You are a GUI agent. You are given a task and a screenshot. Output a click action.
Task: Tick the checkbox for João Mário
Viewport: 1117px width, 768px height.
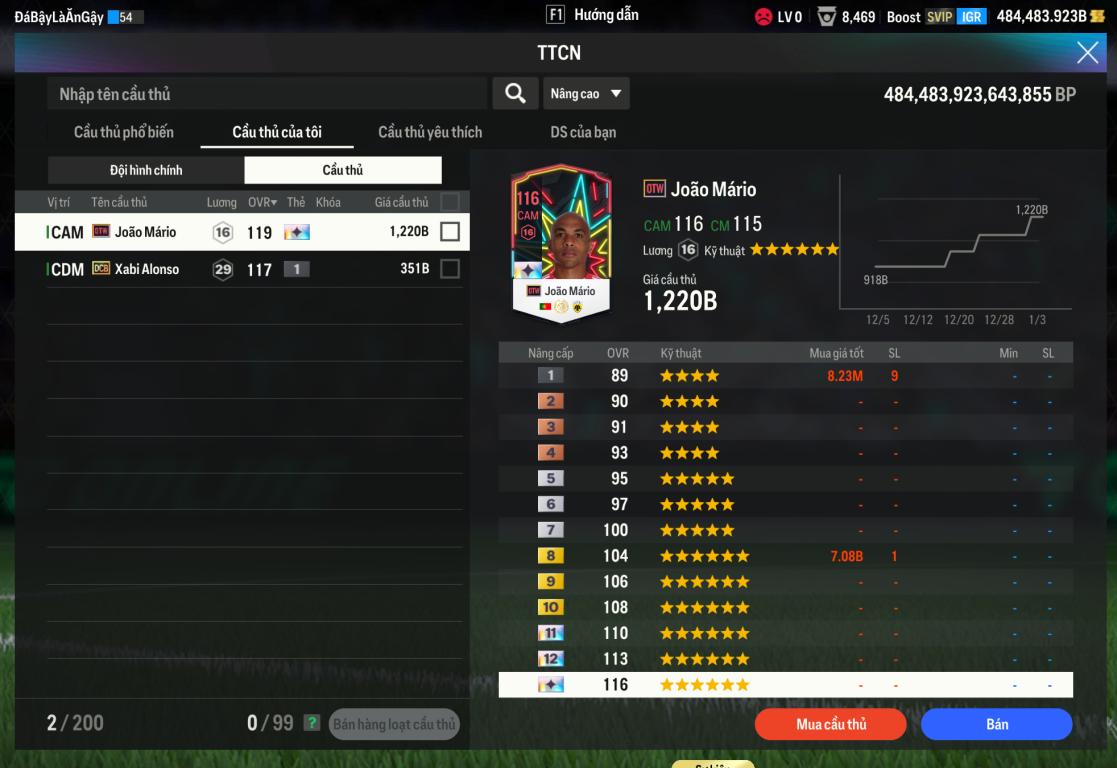(450, 232)
